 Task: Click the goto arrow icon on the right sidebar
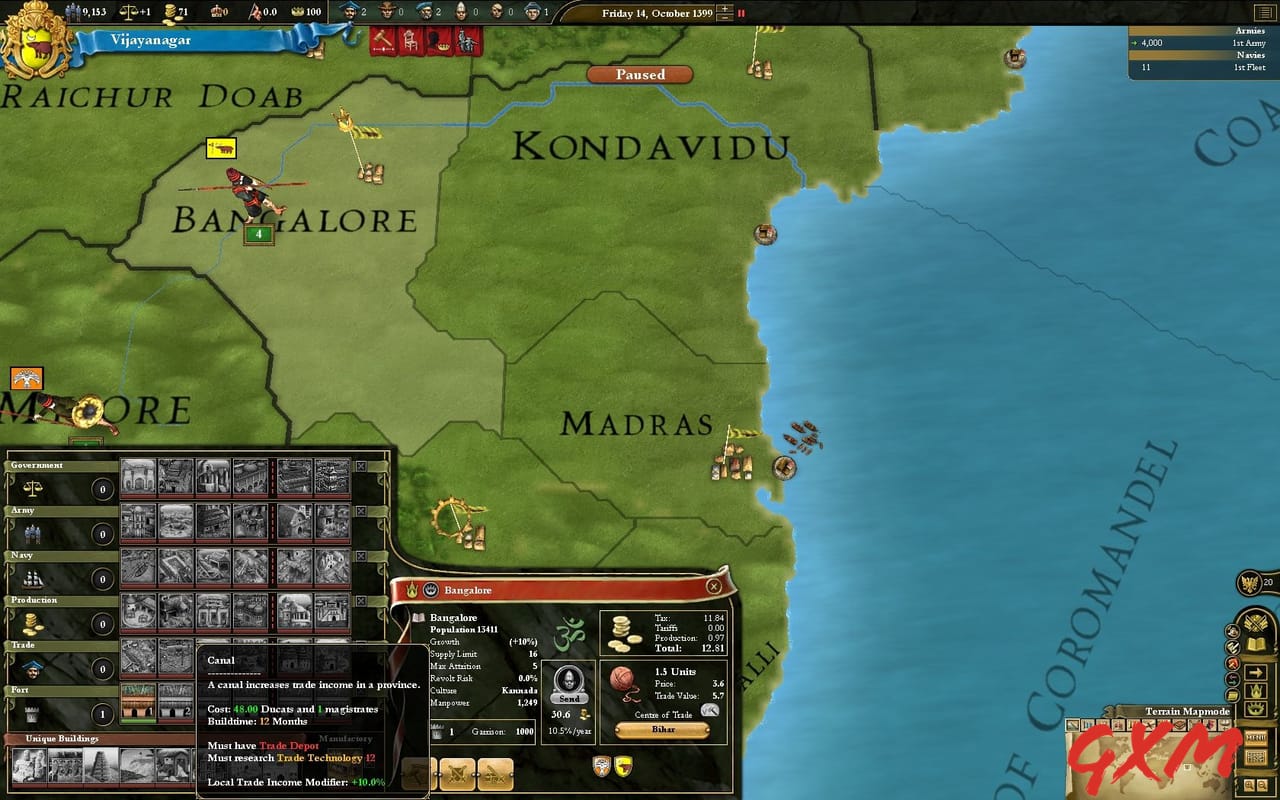click(x=1257, y=672)
